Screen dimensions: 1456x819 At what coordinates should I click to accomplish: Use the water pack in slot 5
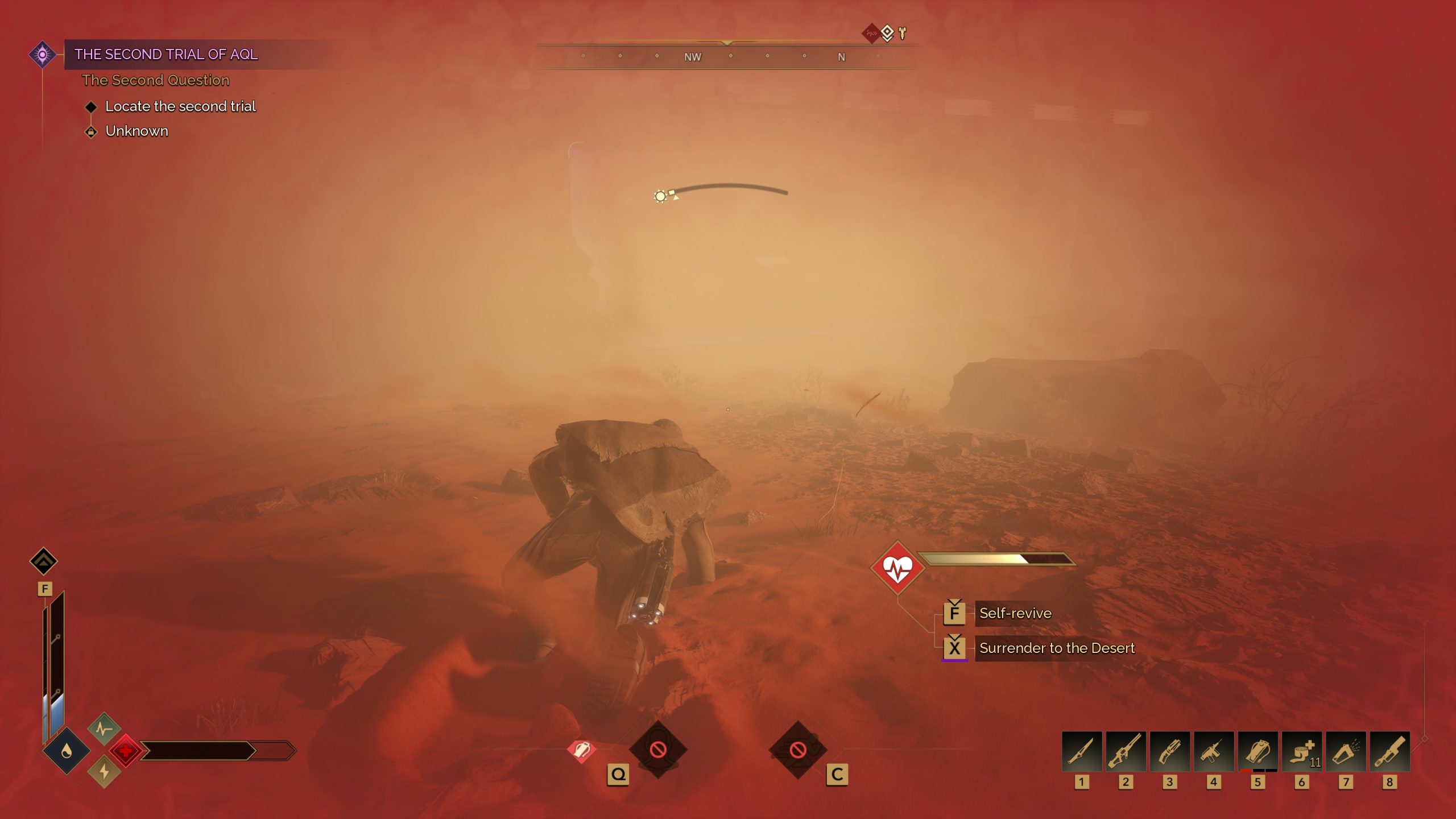click(1258, 752)
